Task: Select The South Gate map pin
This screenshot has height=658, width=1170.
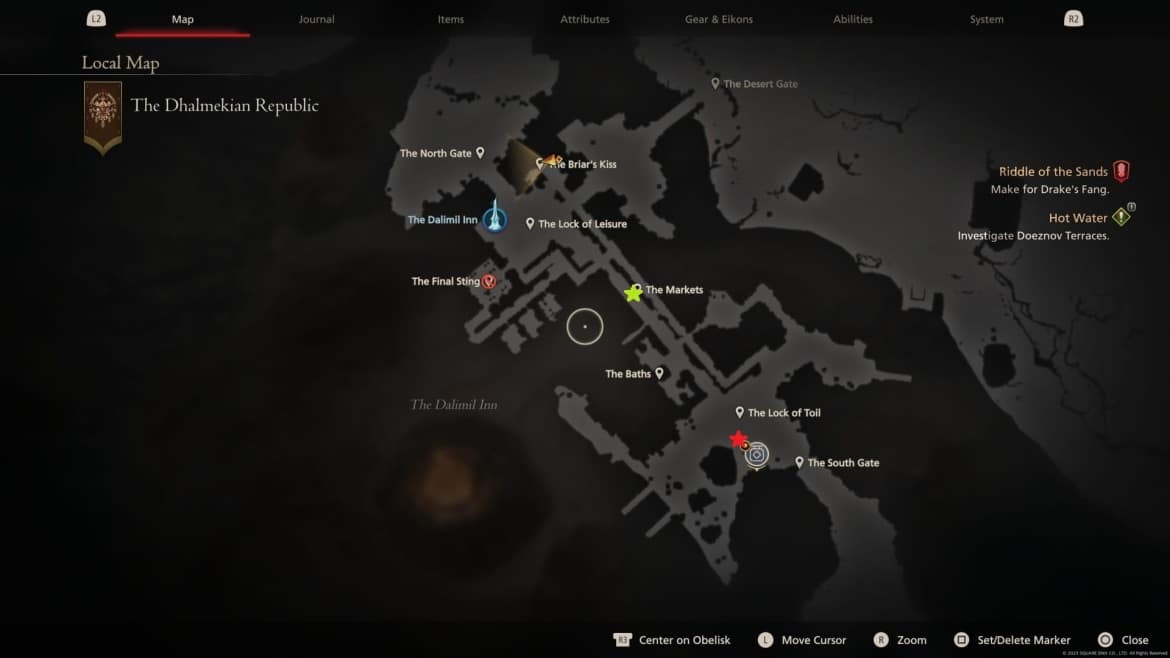Action: tap(800, 462)
